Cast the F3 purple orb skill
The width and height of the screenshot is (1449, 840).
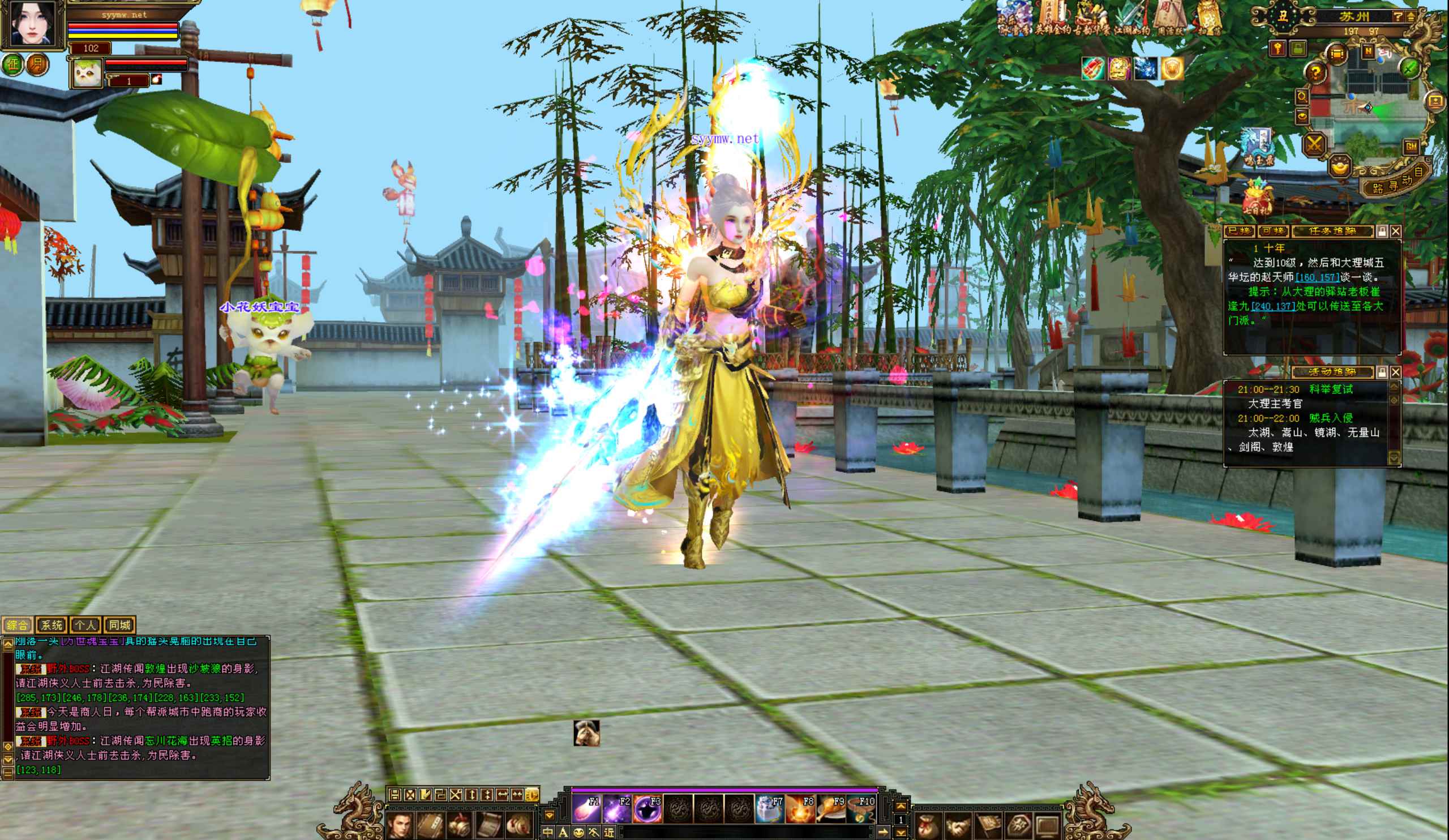pos(648,809)
